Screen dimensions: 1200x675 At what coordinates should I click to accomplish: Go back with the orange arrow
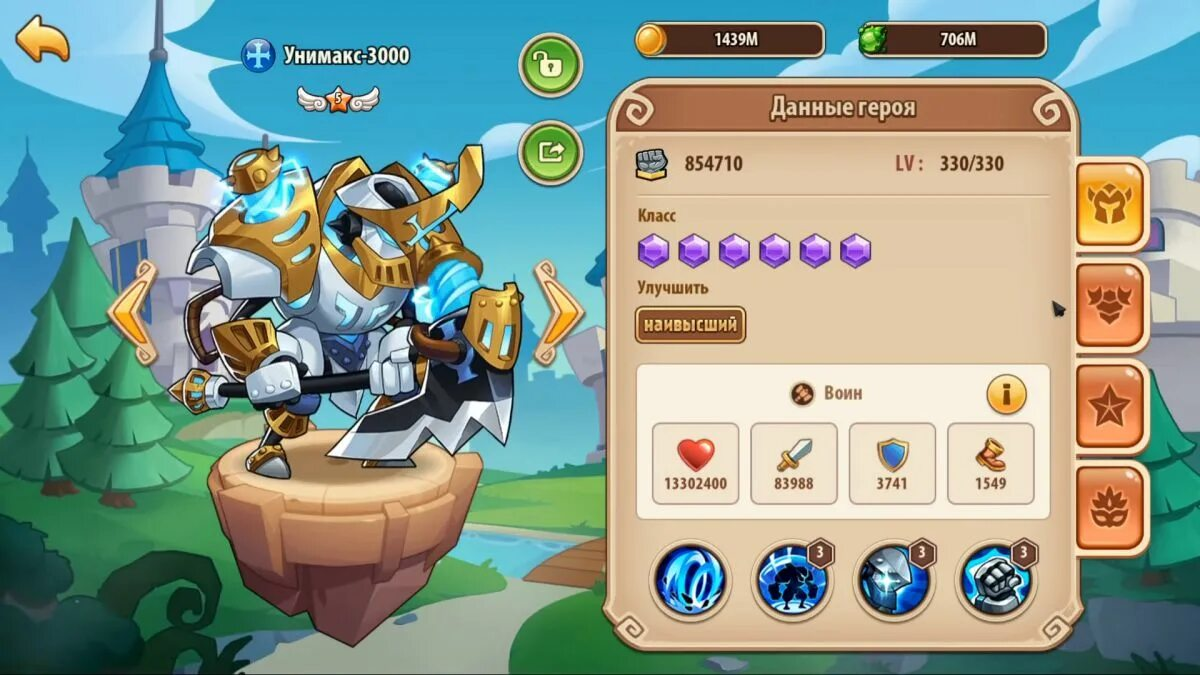point(42,39)
